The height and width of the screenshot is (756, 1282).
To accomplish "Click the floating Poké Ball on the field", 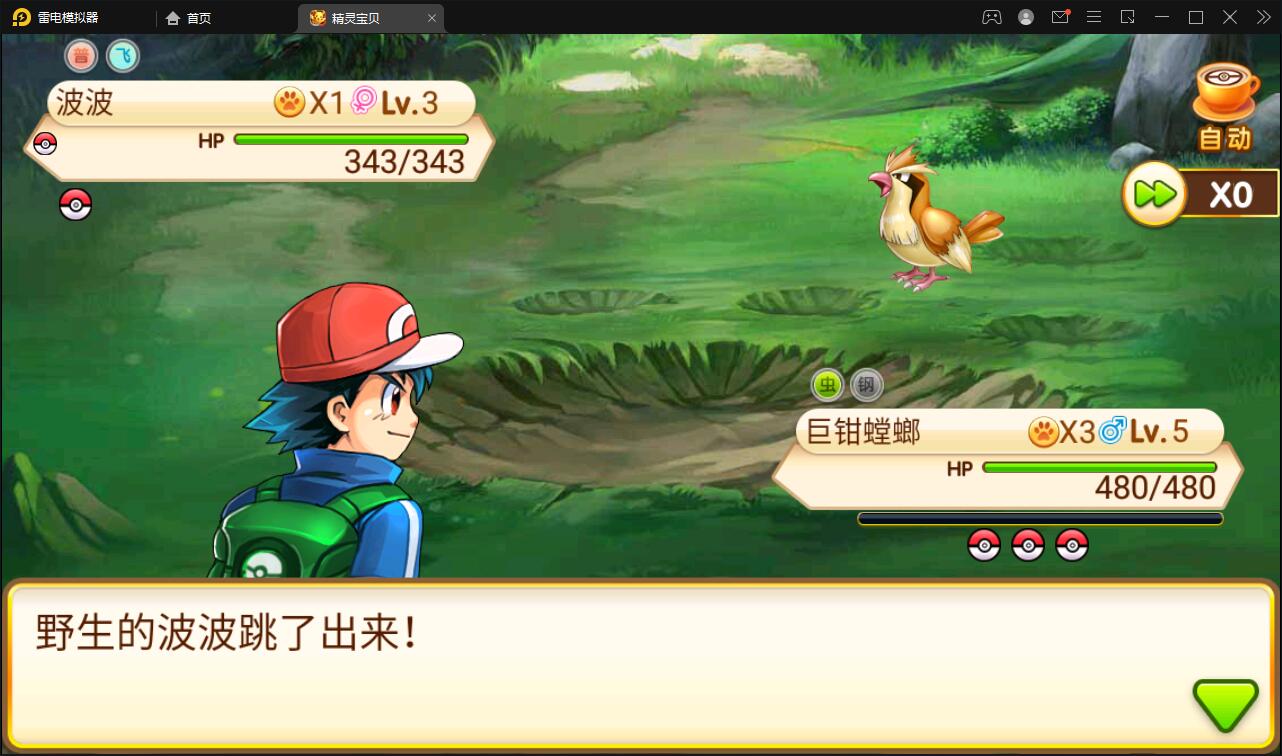I will [x=75, y=205].
